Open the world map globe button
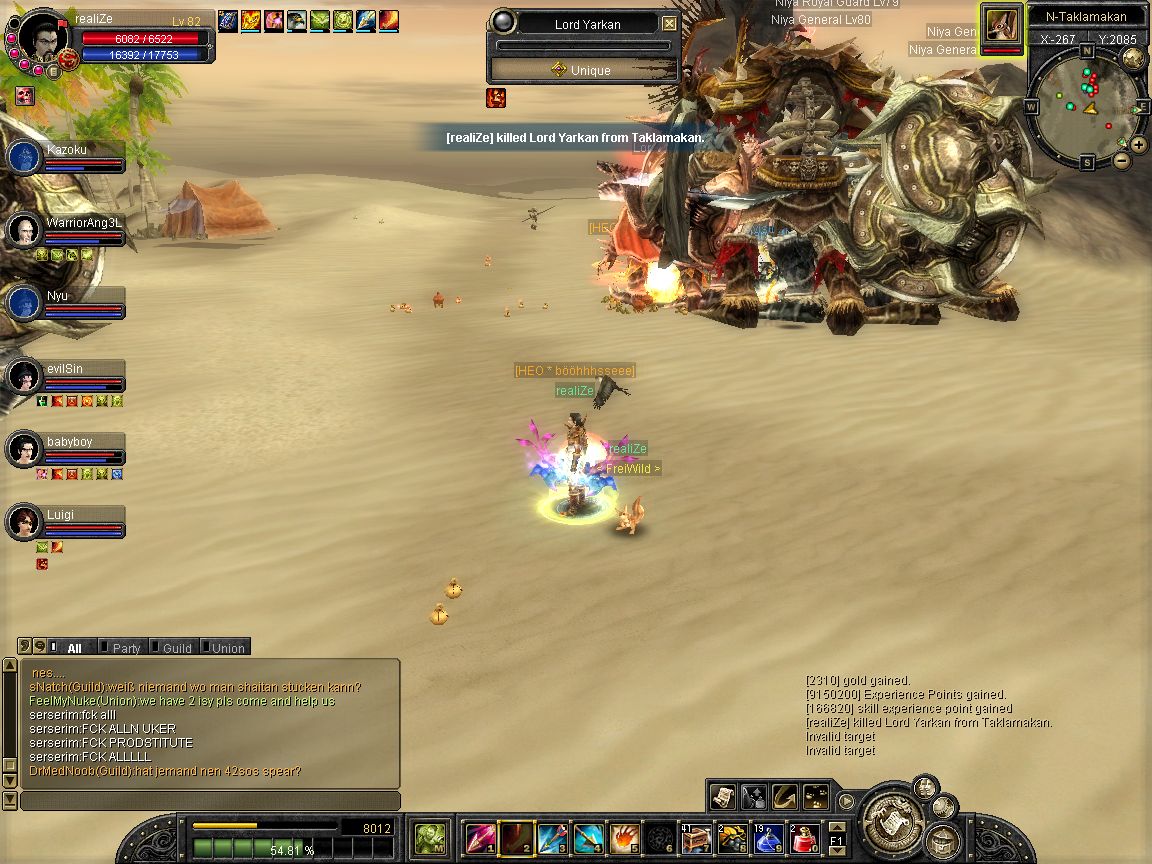 tap(1133, 58)
